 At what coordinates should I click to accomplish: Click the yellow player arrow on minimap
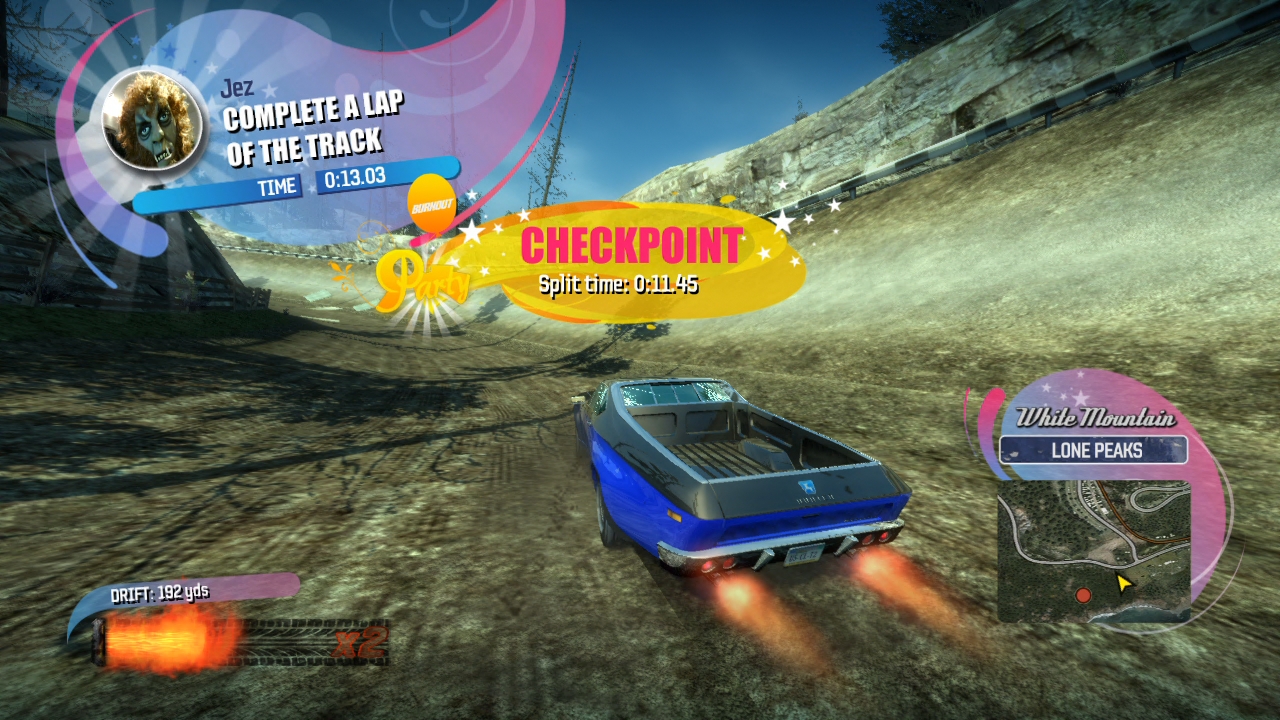[1124, 582]
